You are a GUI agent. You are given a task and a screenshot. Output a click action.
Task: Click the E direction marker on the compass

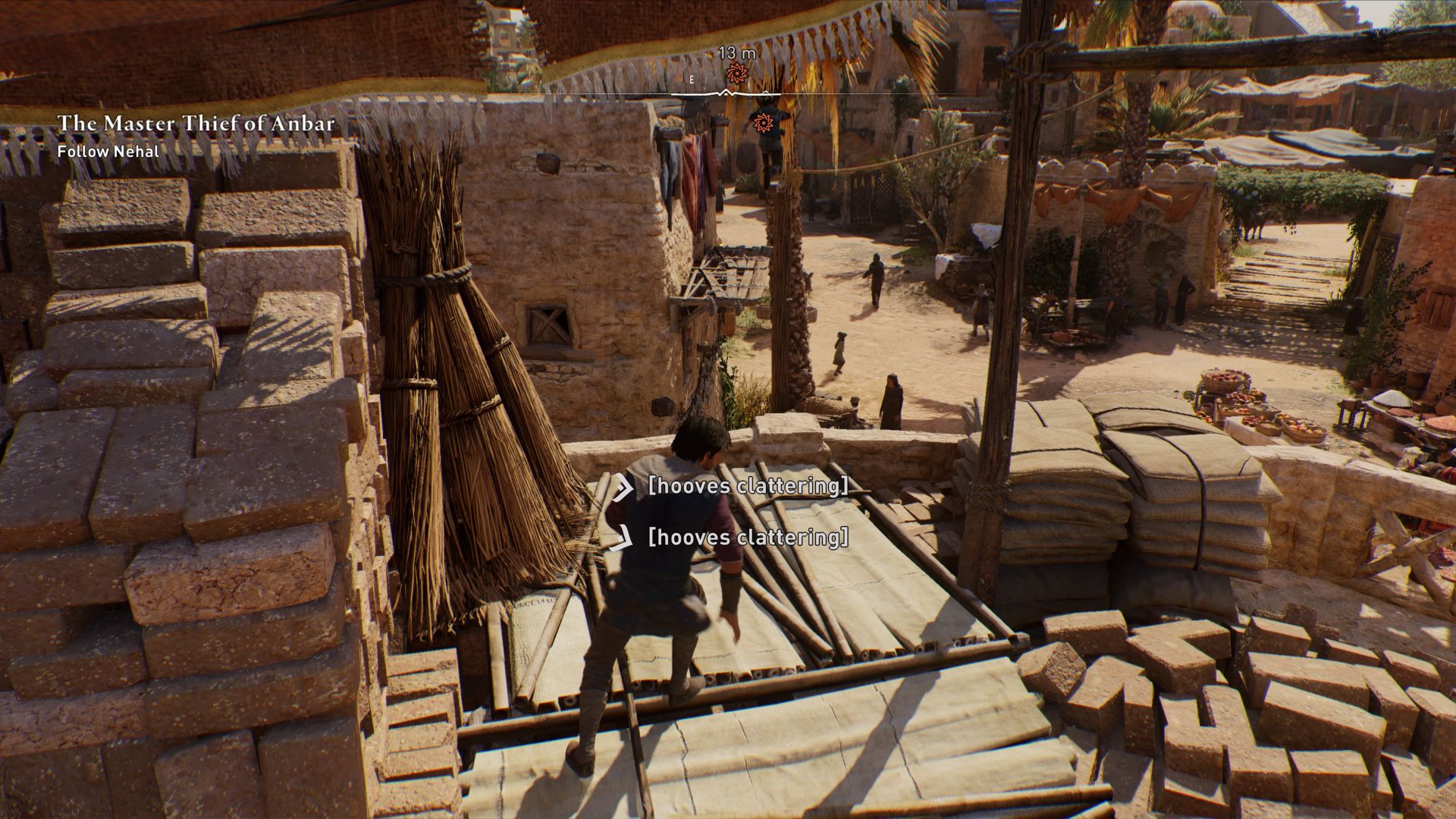(691, 78)
